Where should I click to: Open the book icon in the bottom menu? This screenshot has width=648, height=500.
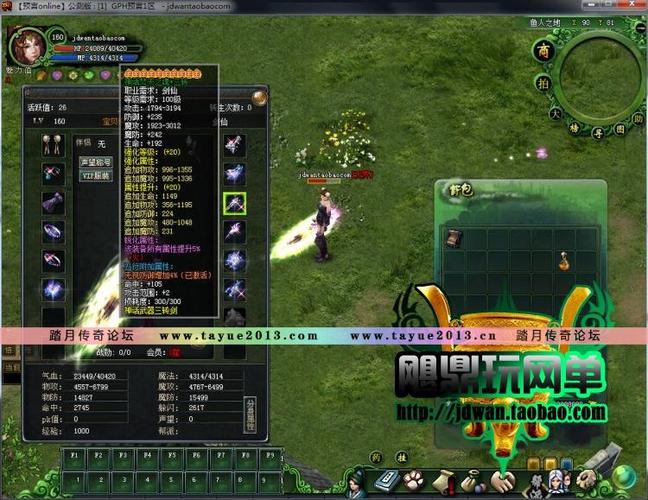[x=387, y=481]
